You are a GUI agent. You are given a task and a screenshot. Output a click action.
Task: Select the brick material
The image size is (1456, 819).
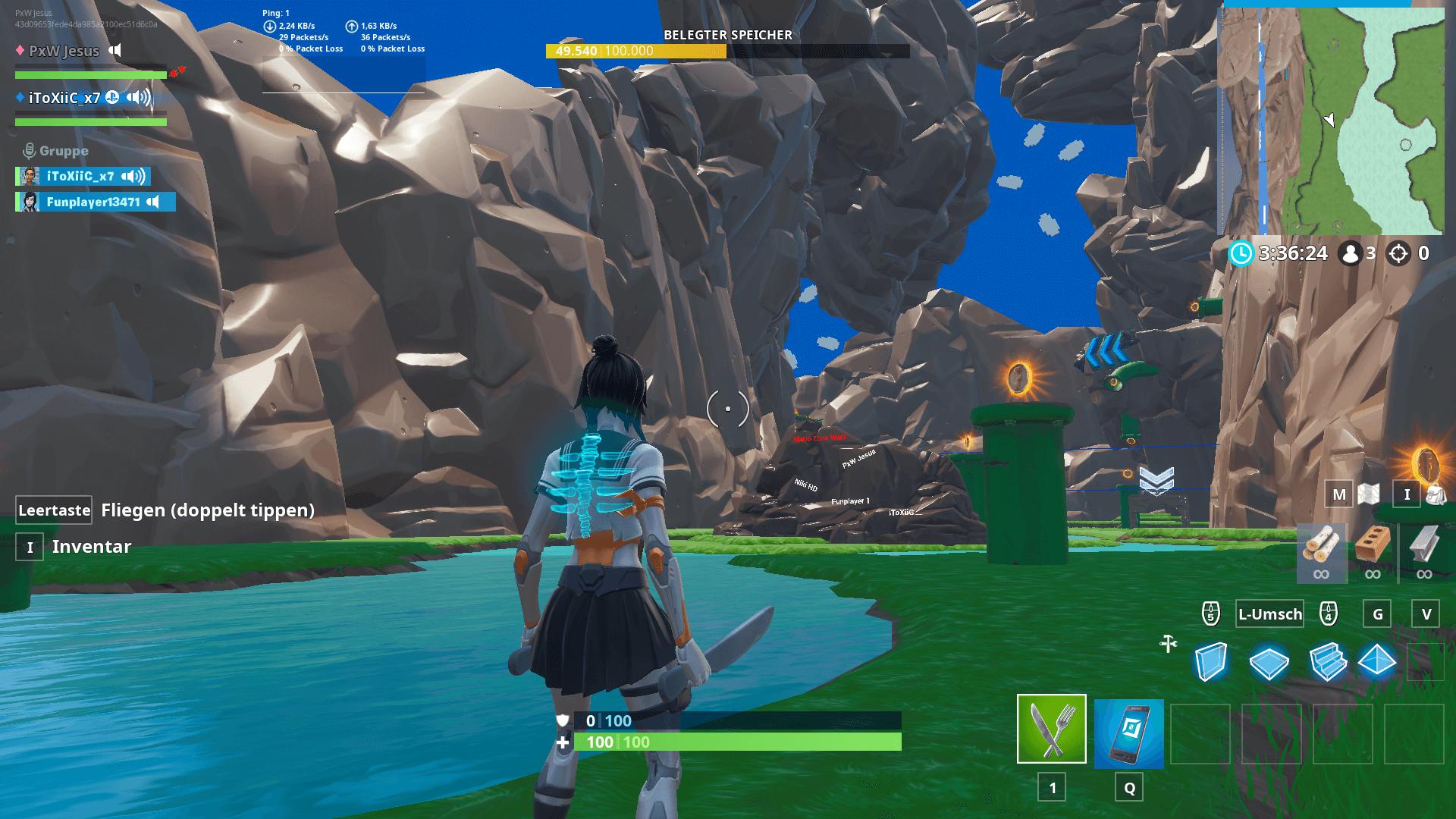tap(1373, 551)
